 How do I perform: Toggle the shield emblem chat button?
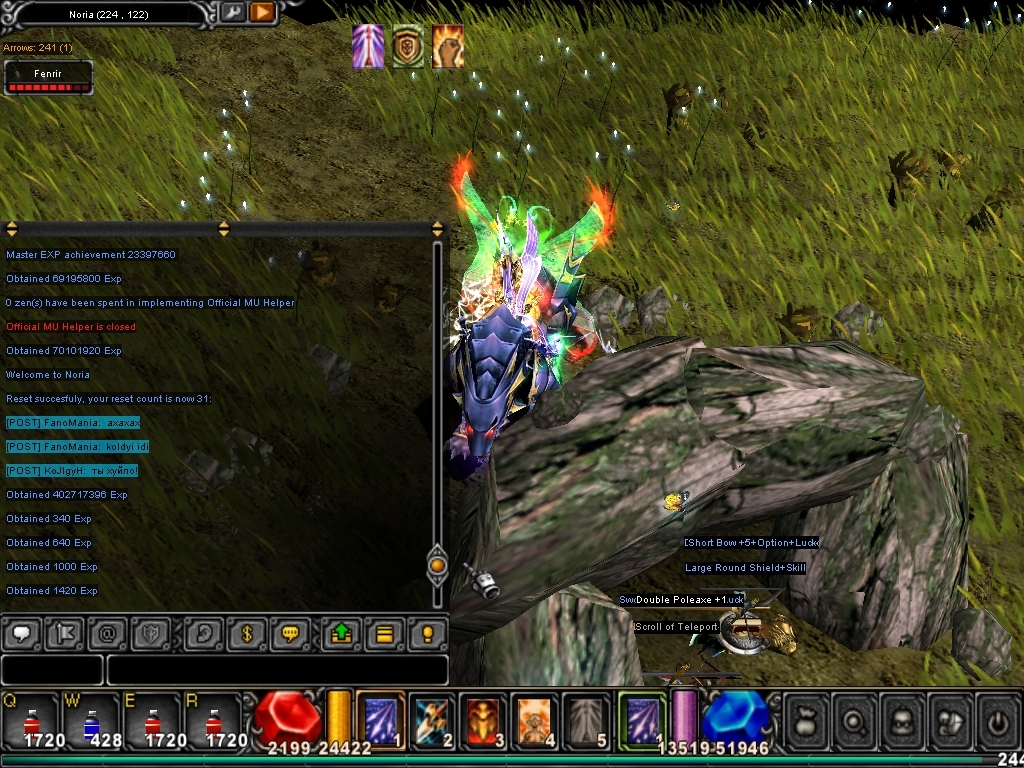pos(150,634)
